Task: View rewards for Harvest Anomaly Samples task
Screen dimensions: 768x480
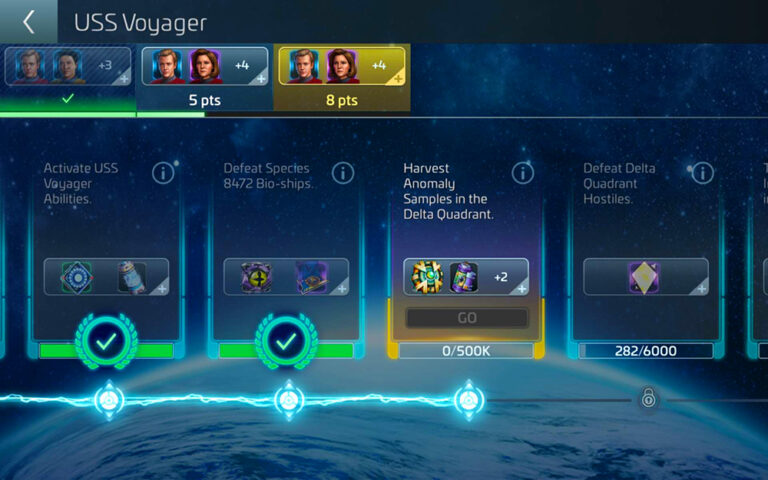Action: 466,277
